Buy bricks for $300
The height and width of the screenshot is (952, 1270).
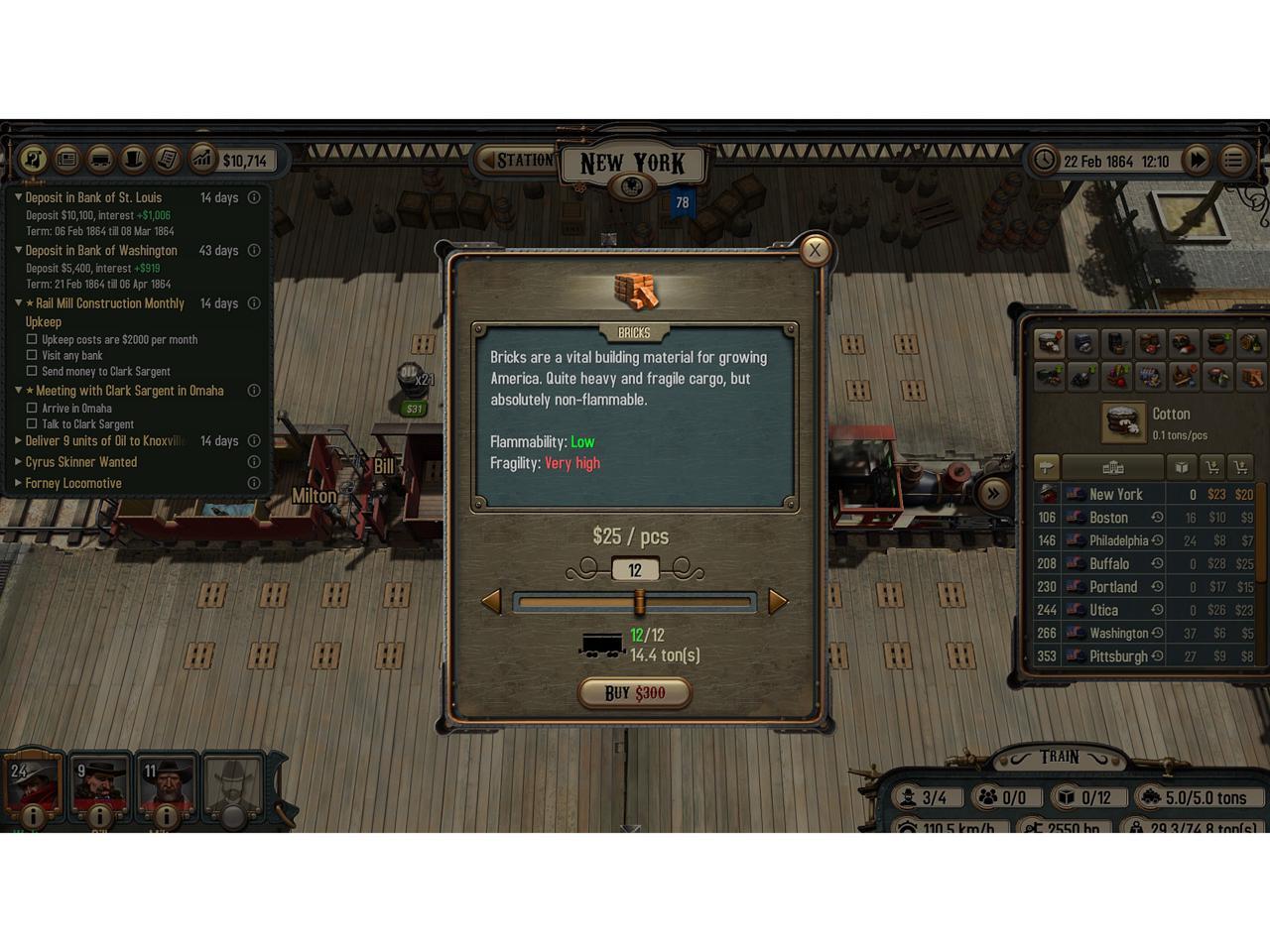634,692
